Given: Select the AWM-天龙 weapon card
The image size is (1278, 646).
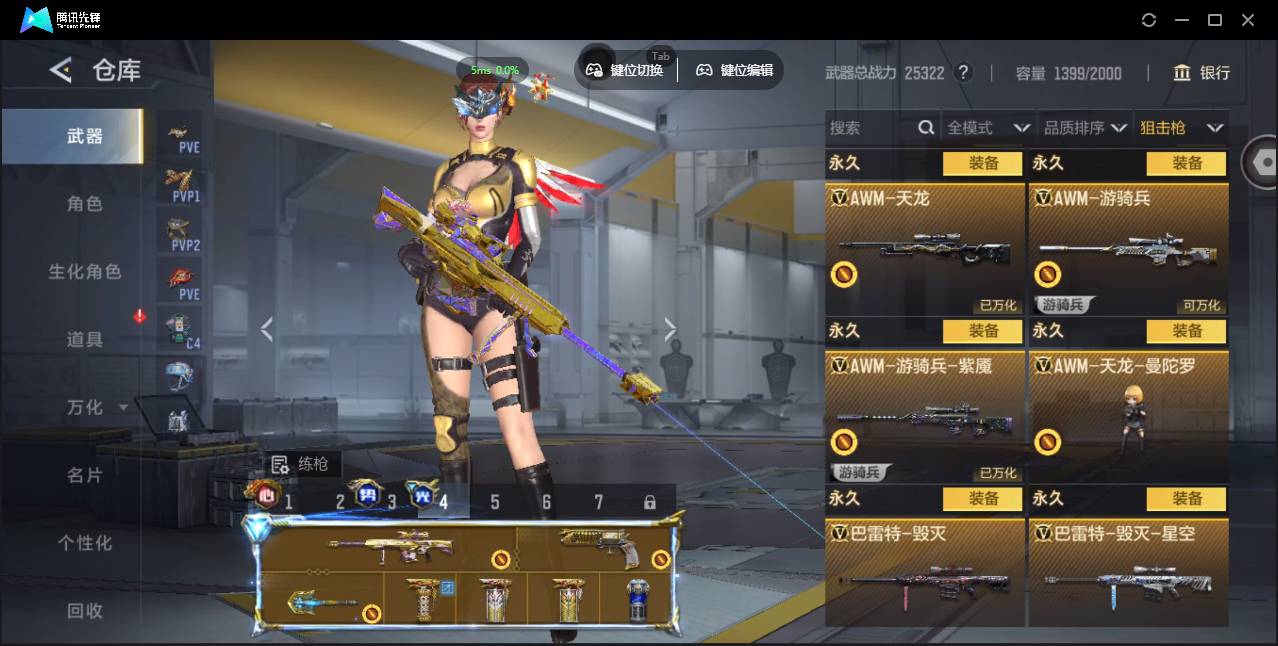Looking at the screenshot, I should click(925, 248).
